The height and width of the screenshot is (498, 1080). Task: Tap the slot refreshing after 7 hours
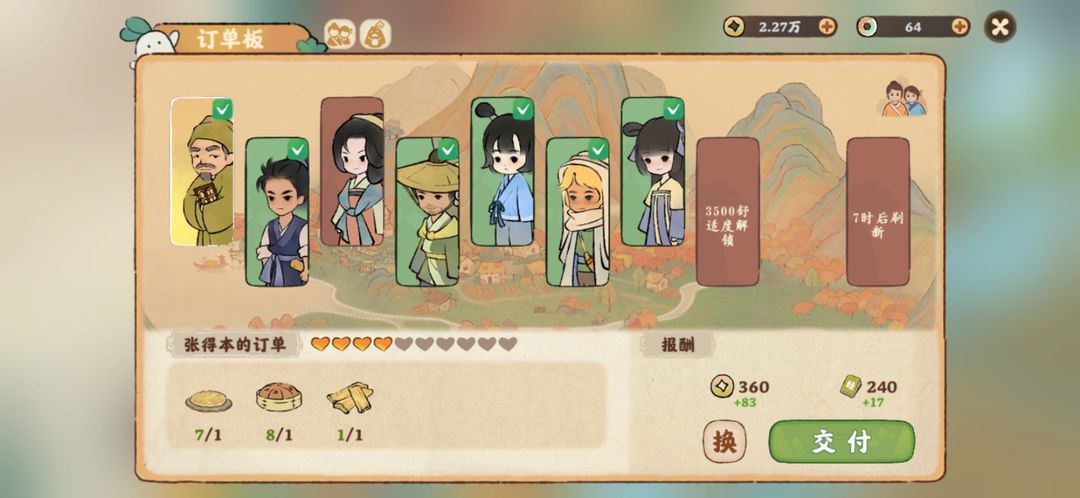coord(877,212)
